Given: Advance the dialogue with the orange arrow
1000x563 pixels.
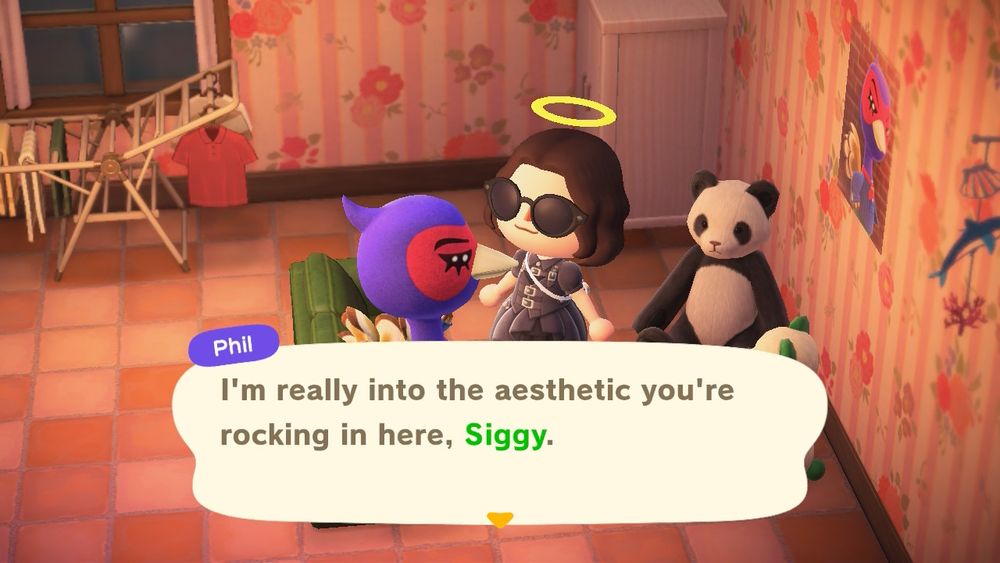Looking at the screenshot, I should click(499, 519).
